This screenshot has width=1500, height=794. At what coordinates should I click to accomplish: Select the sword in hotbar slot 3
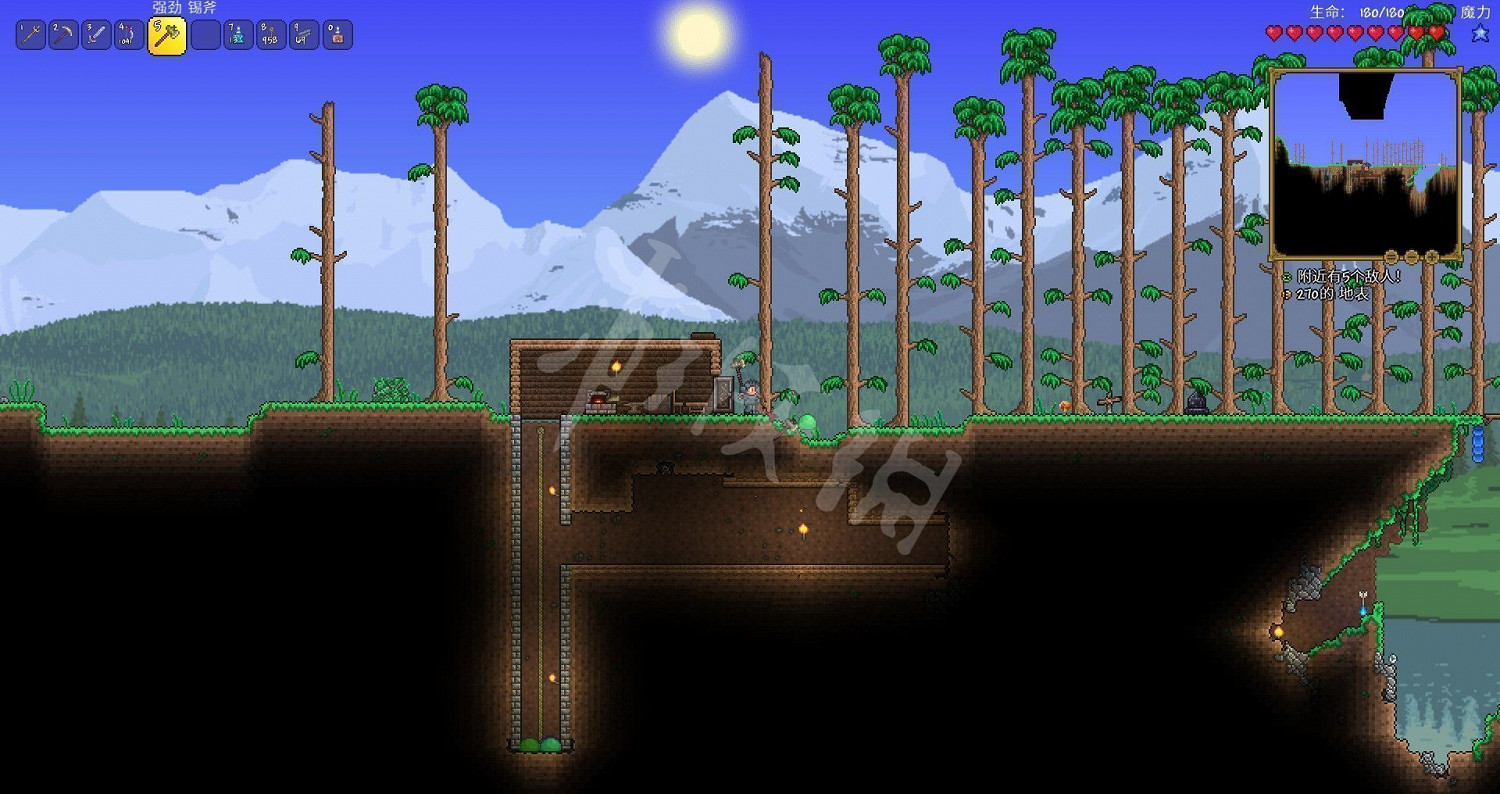94,33
